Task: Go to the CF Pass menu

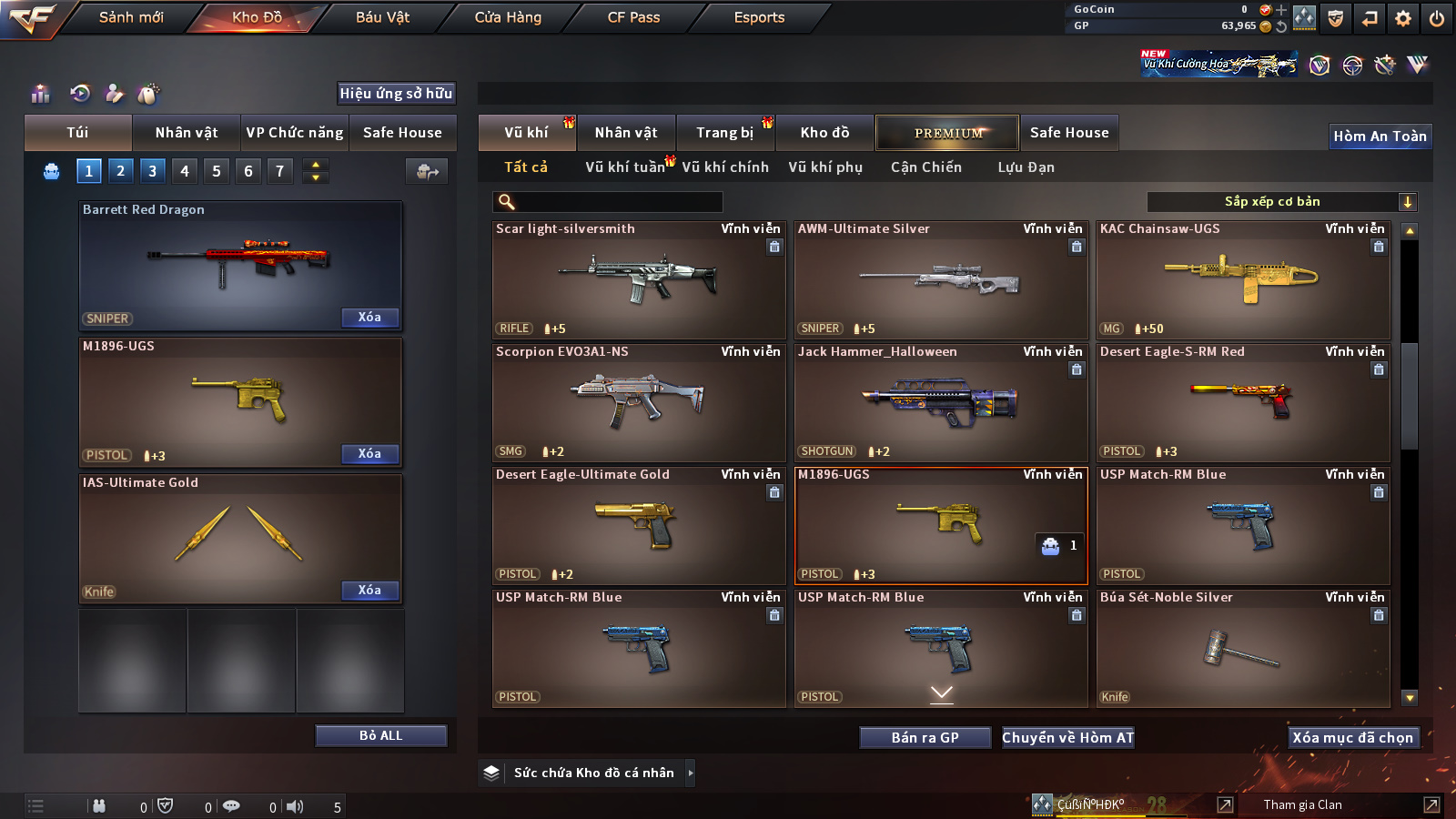Action: coord(633,17)
